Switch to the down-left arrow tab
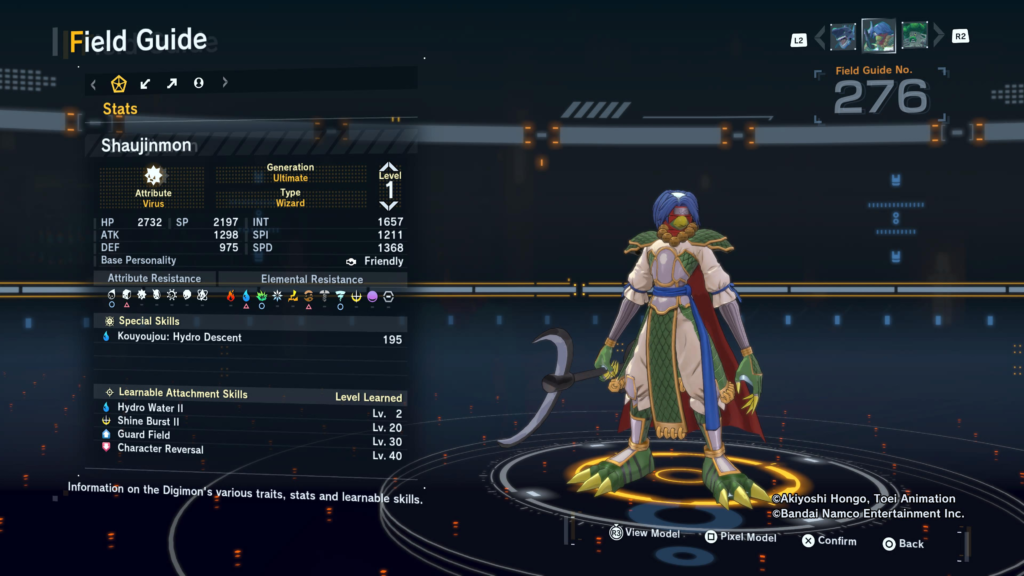Image resolution: width=1024 pixels, height=576 pixels. [x=146, y=83]
